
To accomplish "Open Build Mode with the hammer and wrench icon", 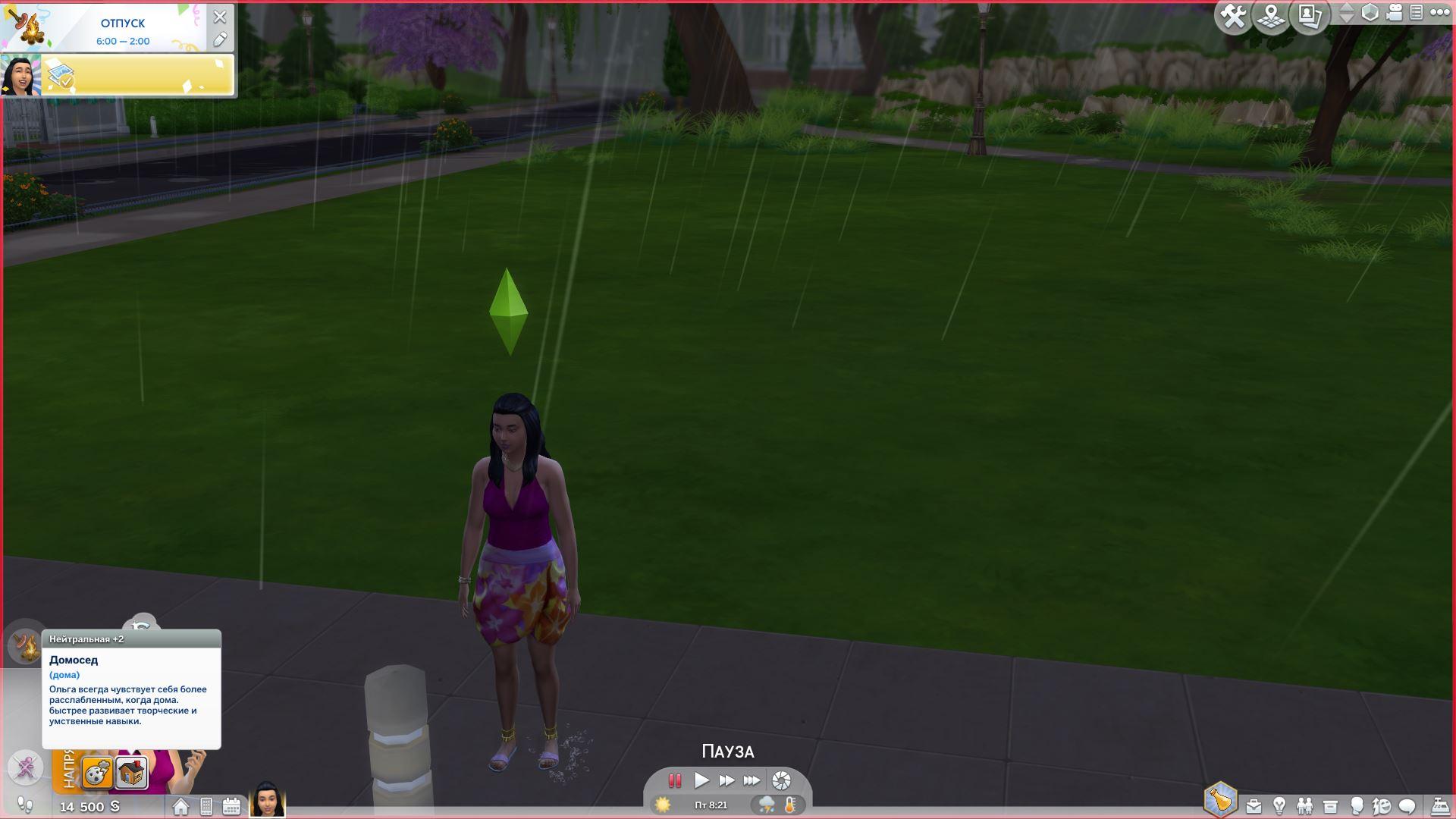I will point(1234,16).
